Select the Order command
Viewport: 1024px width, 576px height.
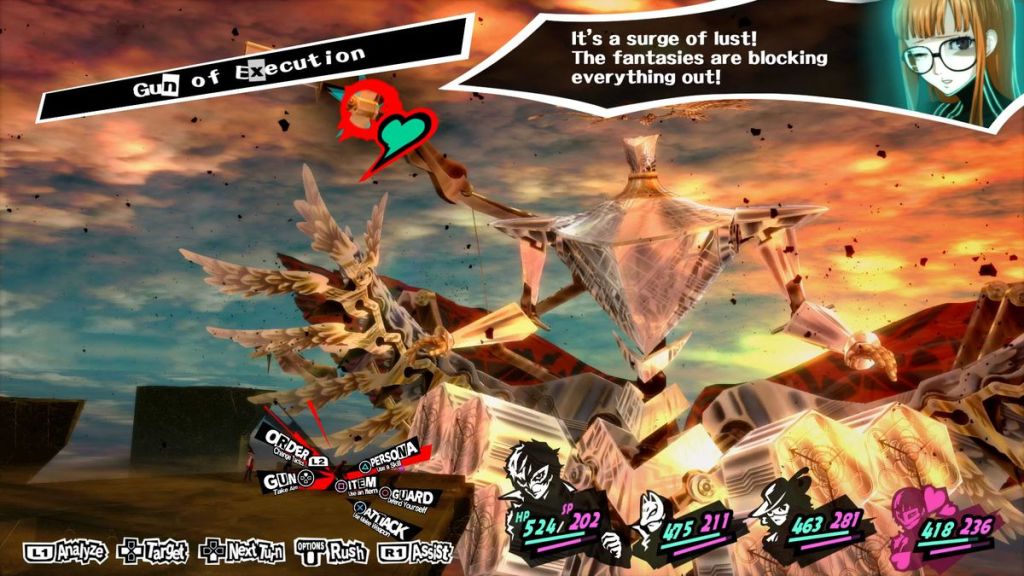286,442
